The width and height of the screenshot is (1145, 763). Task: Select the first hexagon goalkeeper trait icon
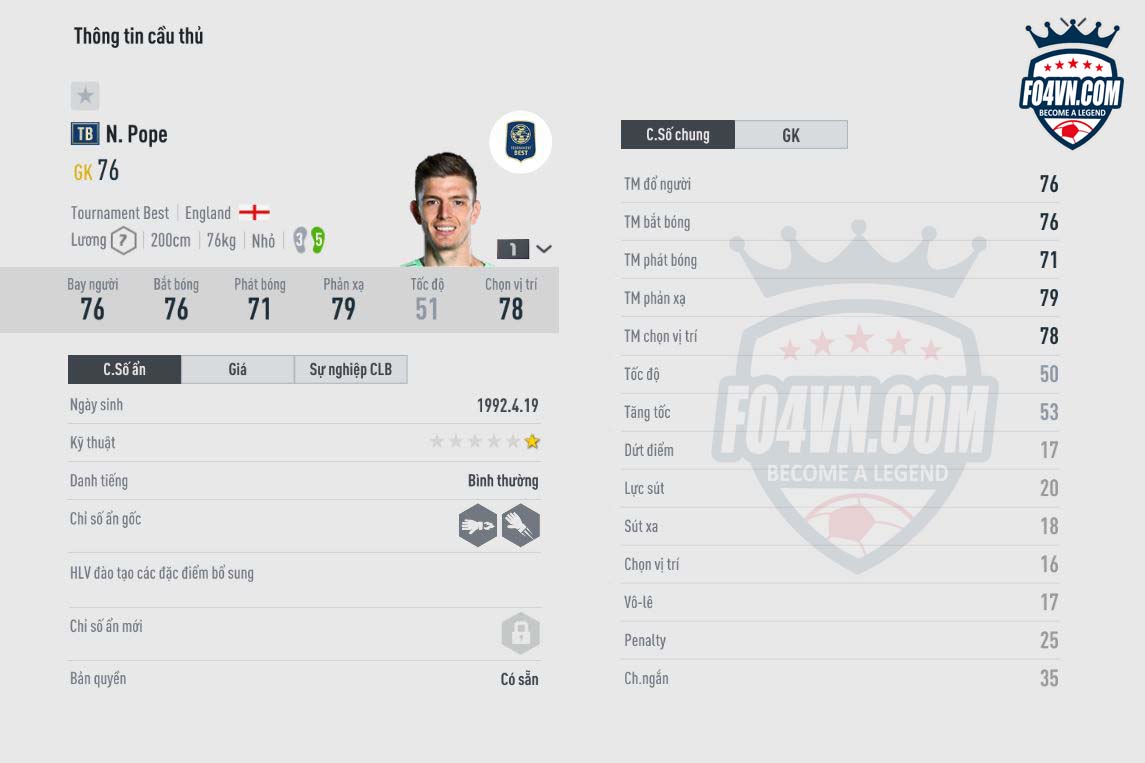478,525
